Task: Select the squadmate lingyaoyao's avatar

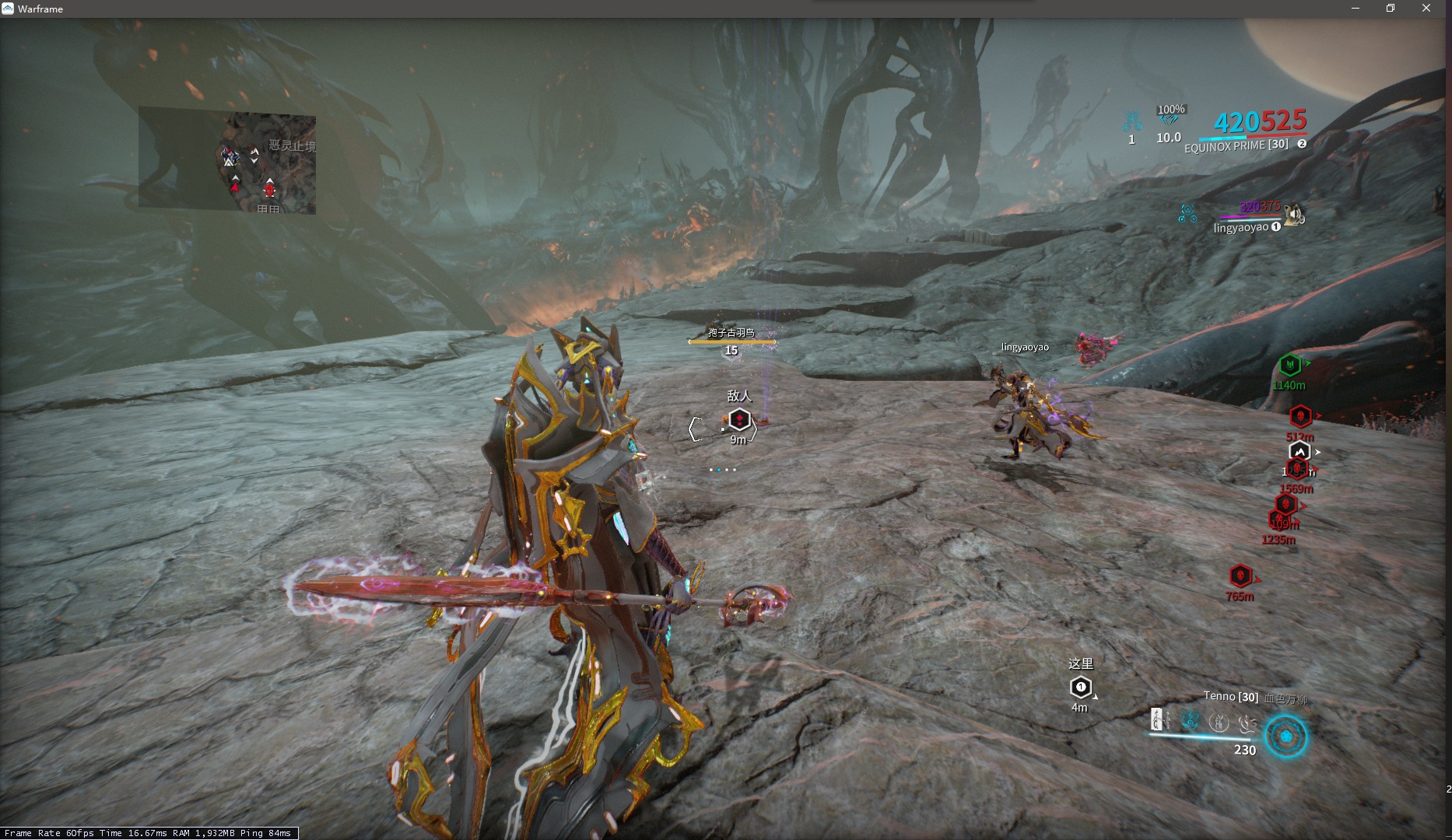Action: point(1294,215)
